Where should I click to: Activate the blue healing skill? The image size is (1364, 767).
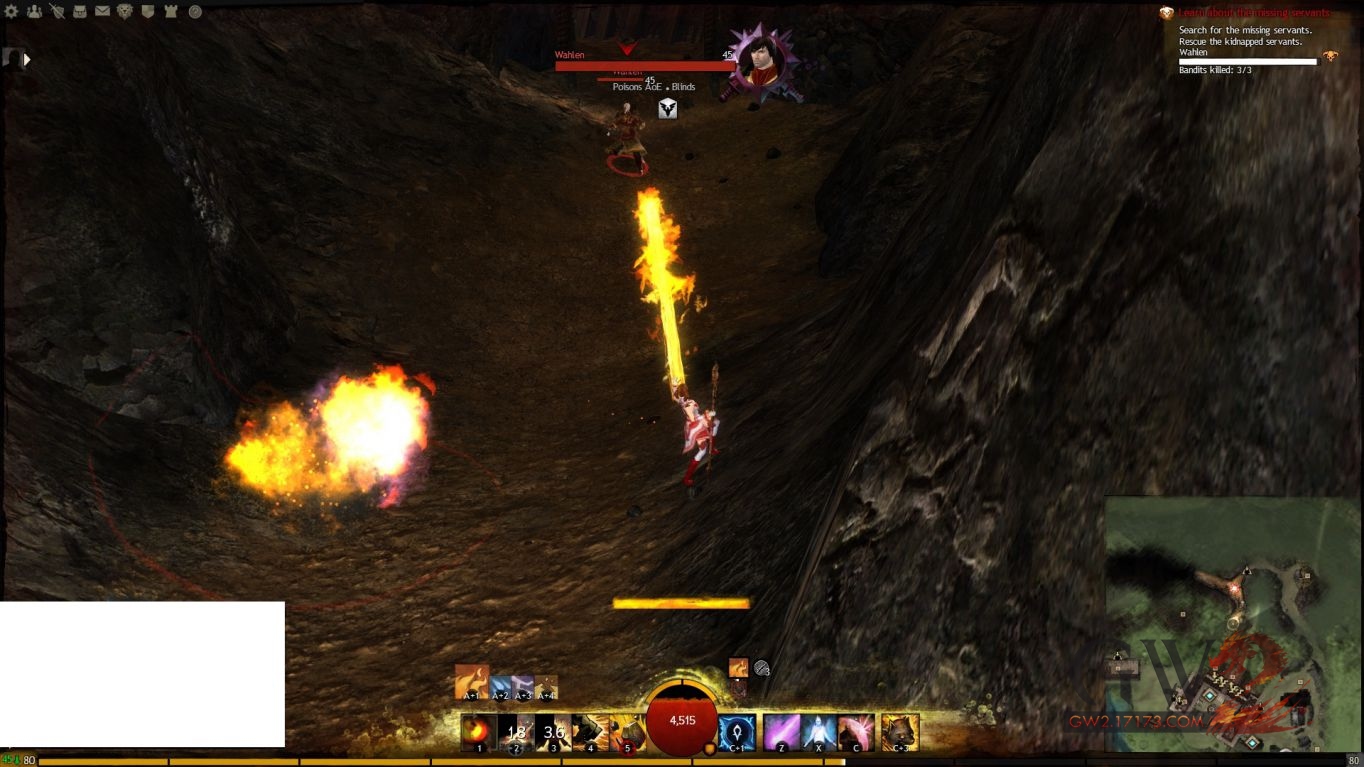[x=737, y=732]
